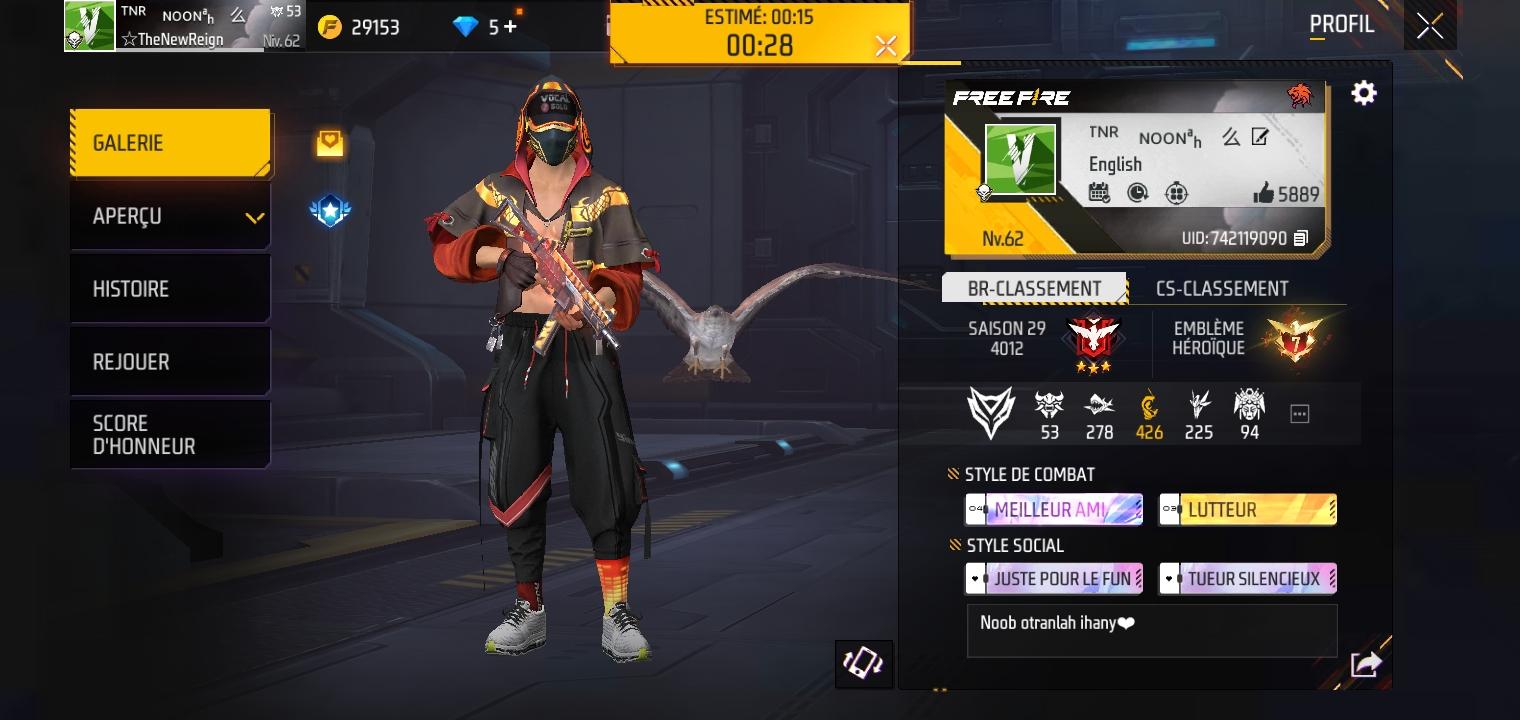Share the profile card

tap(1366, 664)
